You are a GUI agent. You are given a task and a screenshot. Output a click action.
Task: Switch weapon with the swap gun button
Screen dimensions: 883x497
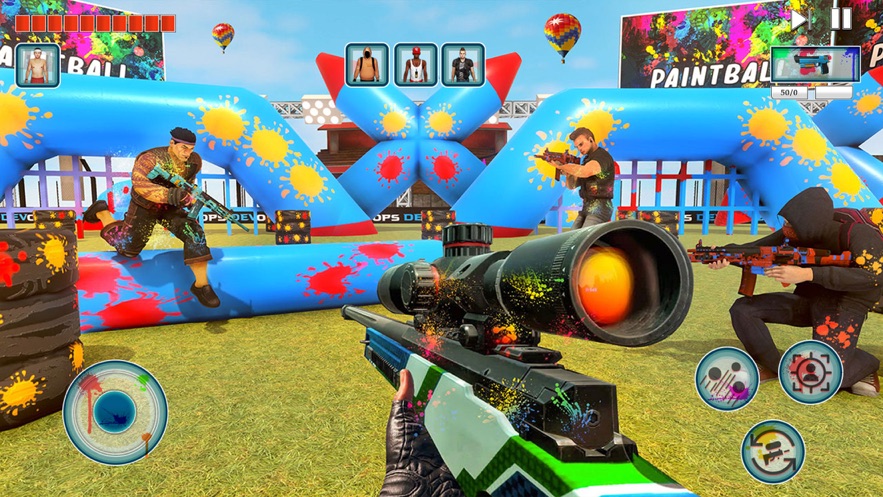tap(773, 451)
